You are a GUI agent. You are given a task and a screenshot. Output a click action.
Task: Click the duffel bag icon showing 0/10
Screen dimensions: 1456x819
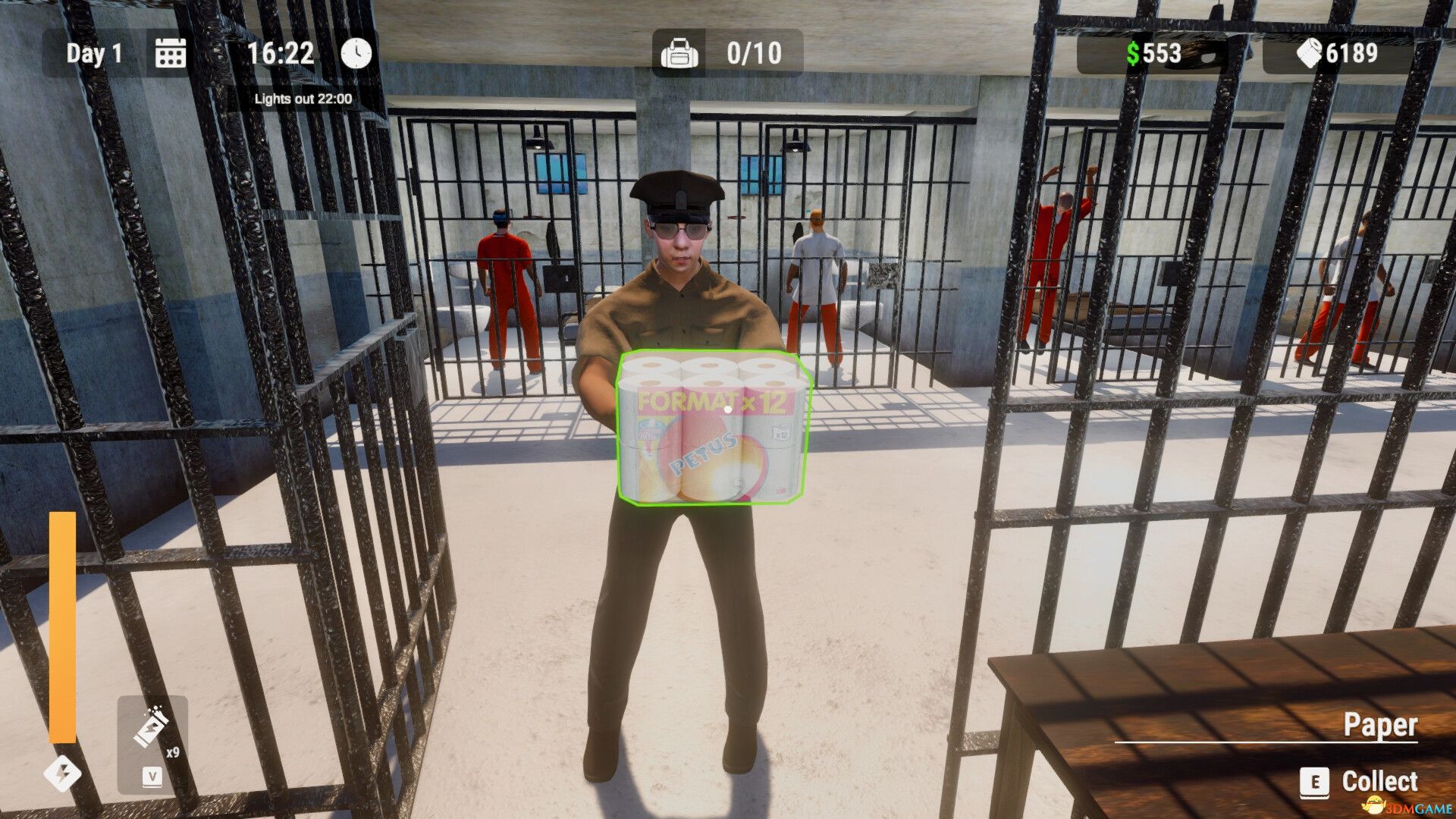[x=680, y=53]
